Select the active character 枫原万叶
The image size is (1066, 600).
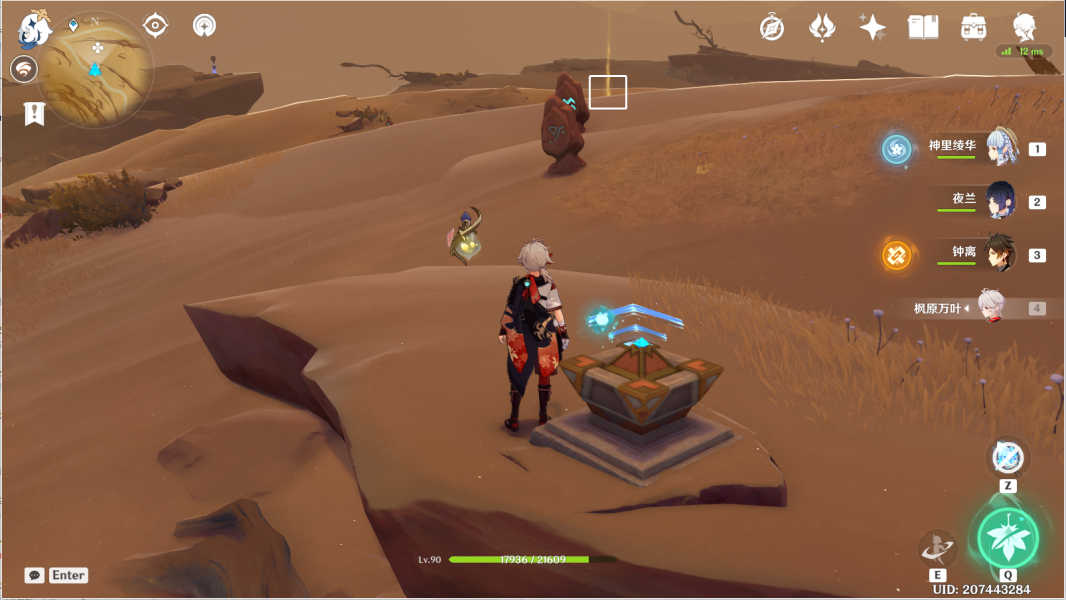(x=991, y=309)
